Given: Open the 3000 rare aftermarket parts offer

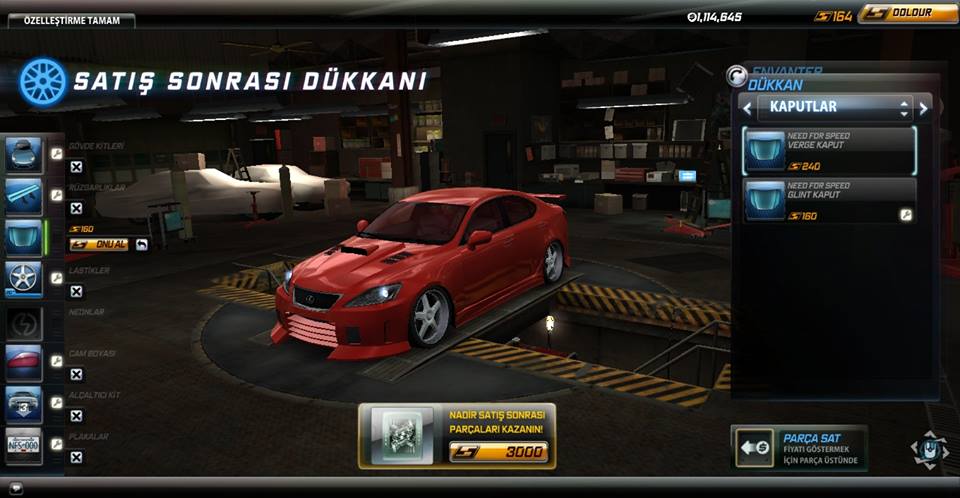Looking at the screenshot, I should [456, 436].
